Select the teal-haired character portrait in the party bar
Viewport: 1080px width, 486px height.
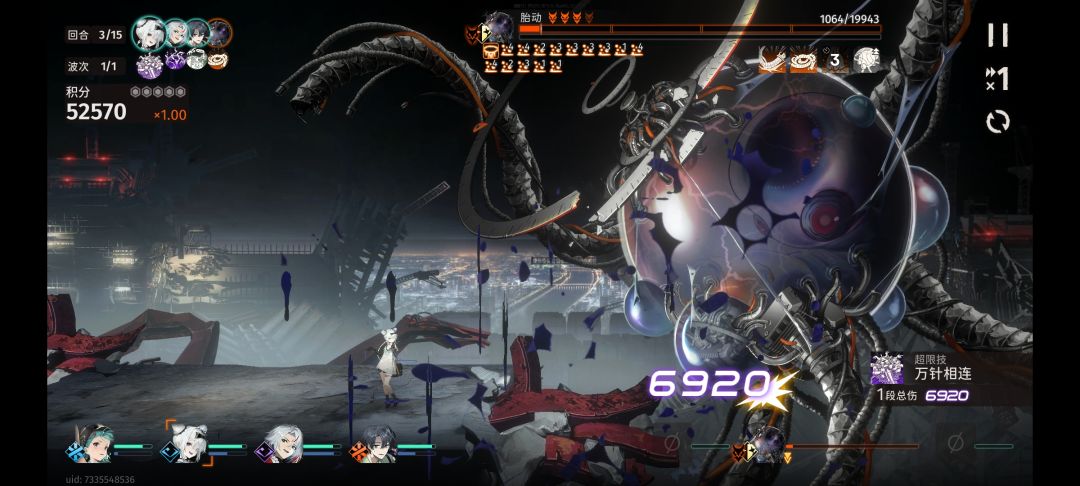coord(86,444)
